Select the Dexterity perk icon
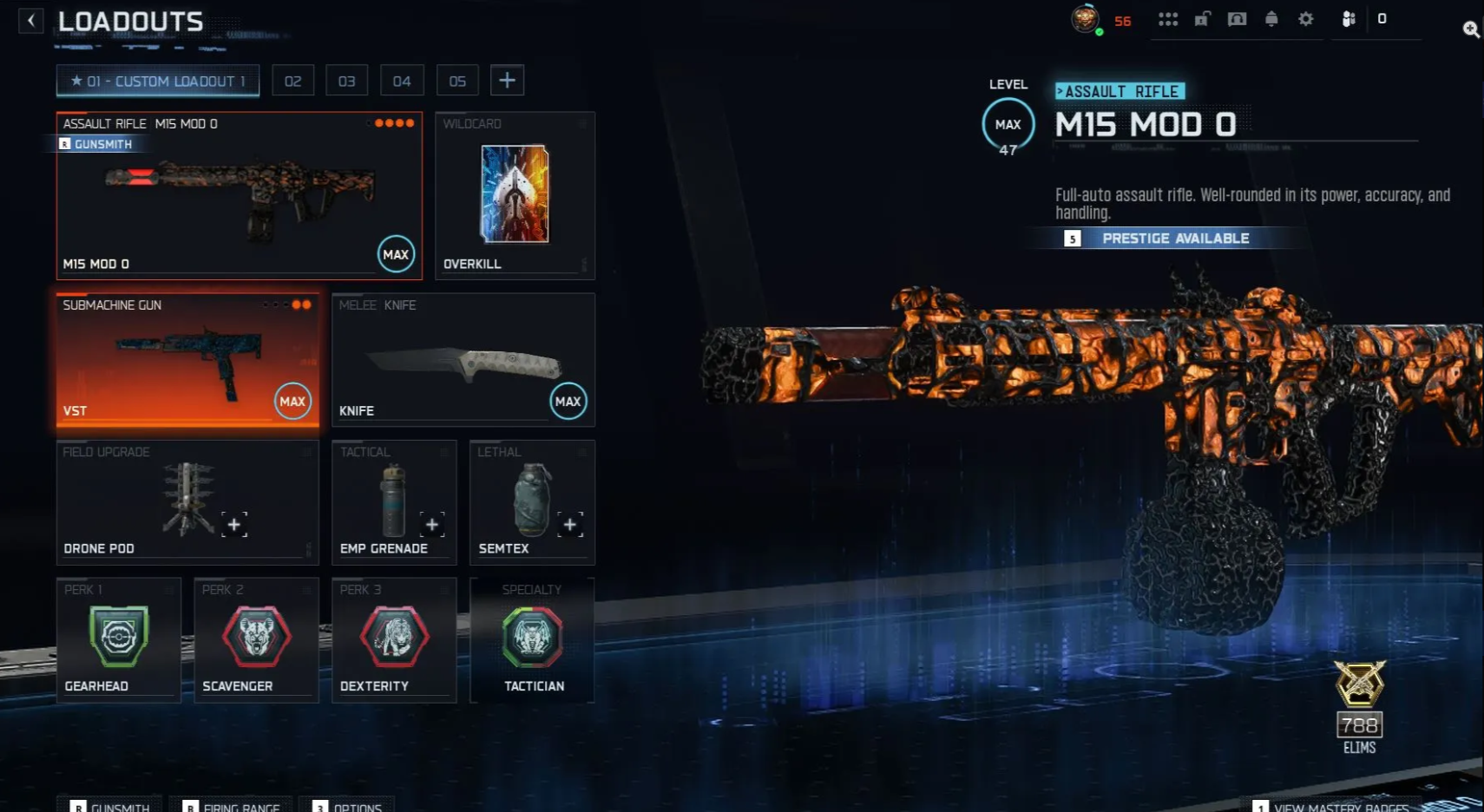Viewport: 1484px width, 812px height. (x=394, y=636)
